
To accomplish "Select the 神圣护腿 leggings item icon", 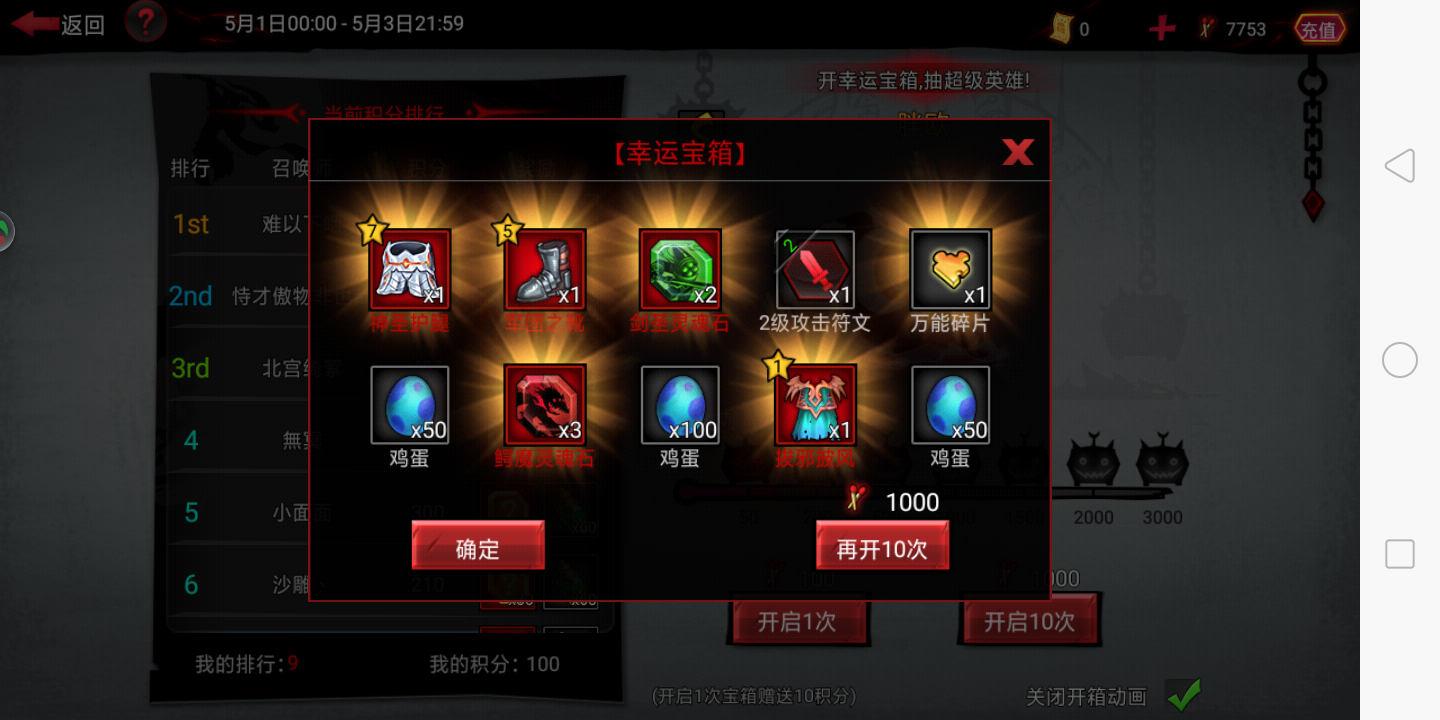I will tap(410, 268).
